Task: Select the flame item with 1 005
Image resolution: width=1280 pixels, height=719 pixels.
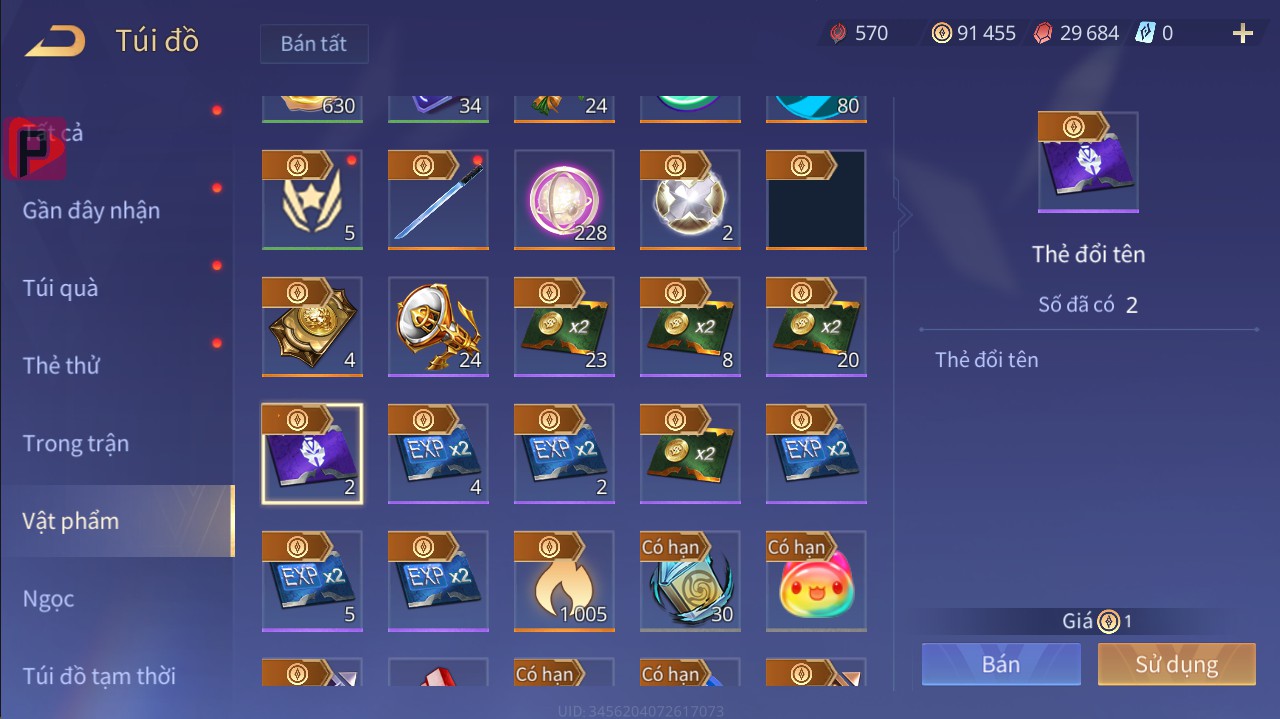Action: (x=564, y=581)
